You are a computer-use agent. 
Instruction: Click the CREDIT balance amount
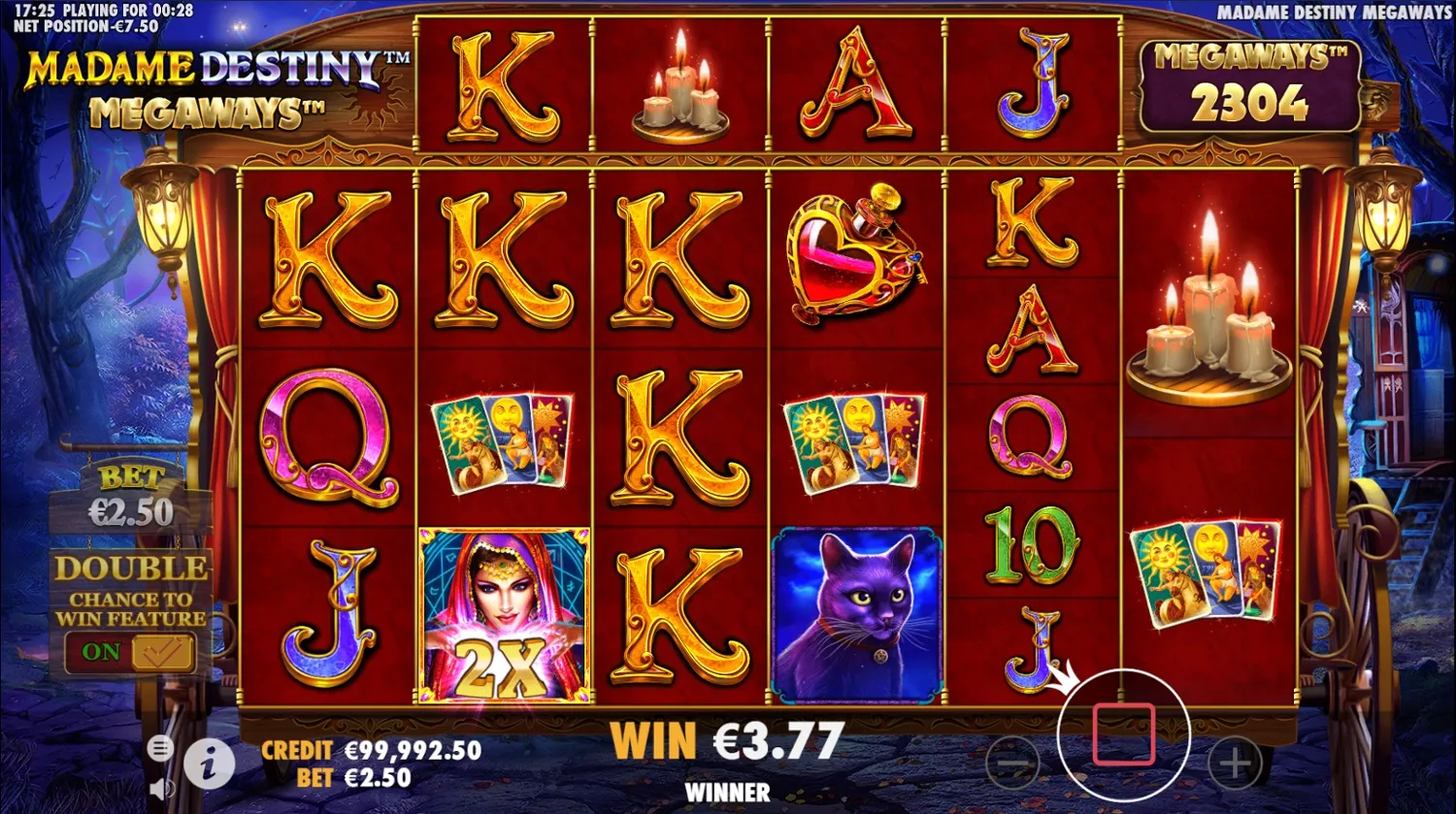(x=411, y=751)
